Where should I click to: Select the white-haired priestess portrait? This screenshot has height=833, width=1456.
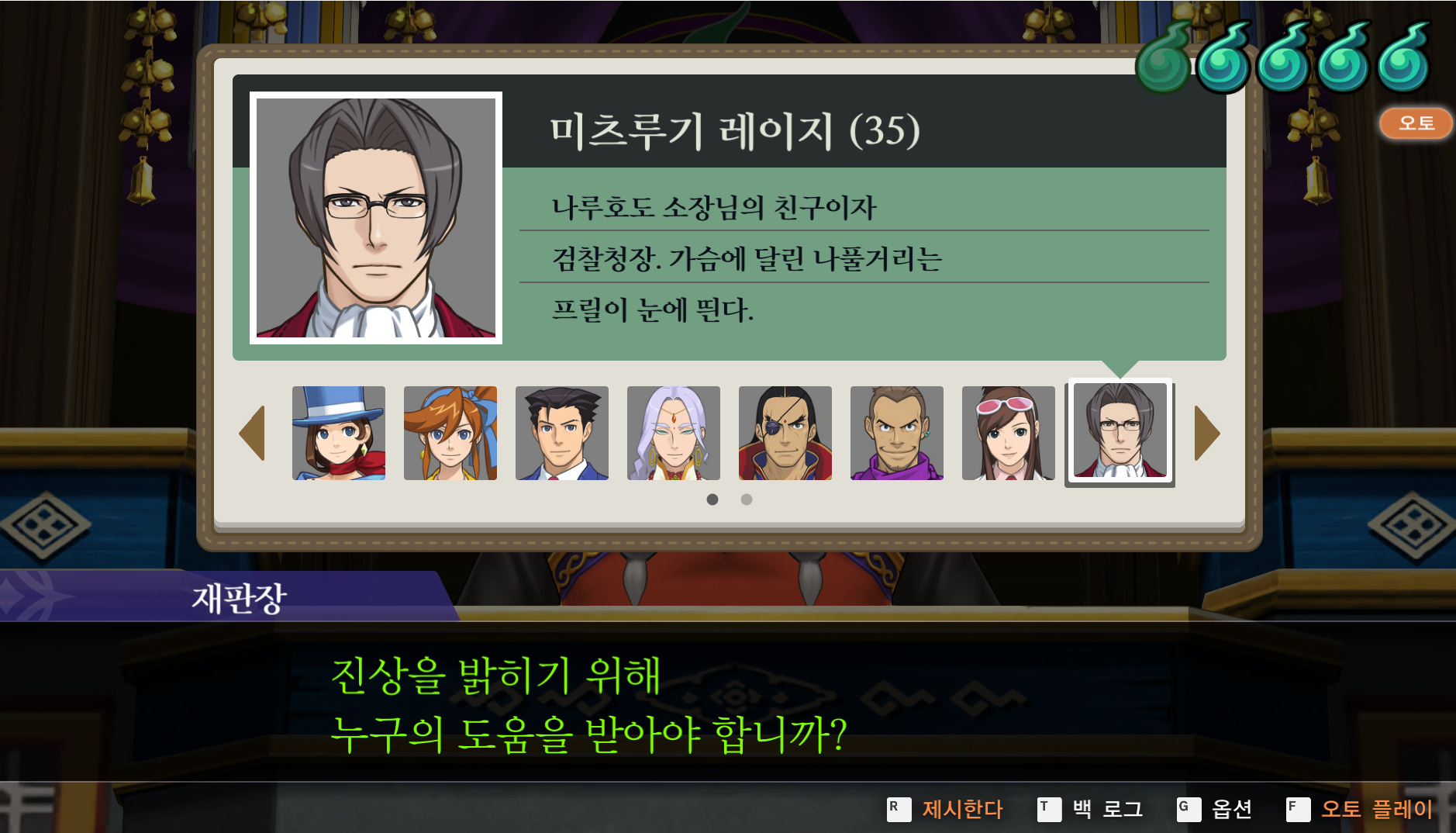674,433
